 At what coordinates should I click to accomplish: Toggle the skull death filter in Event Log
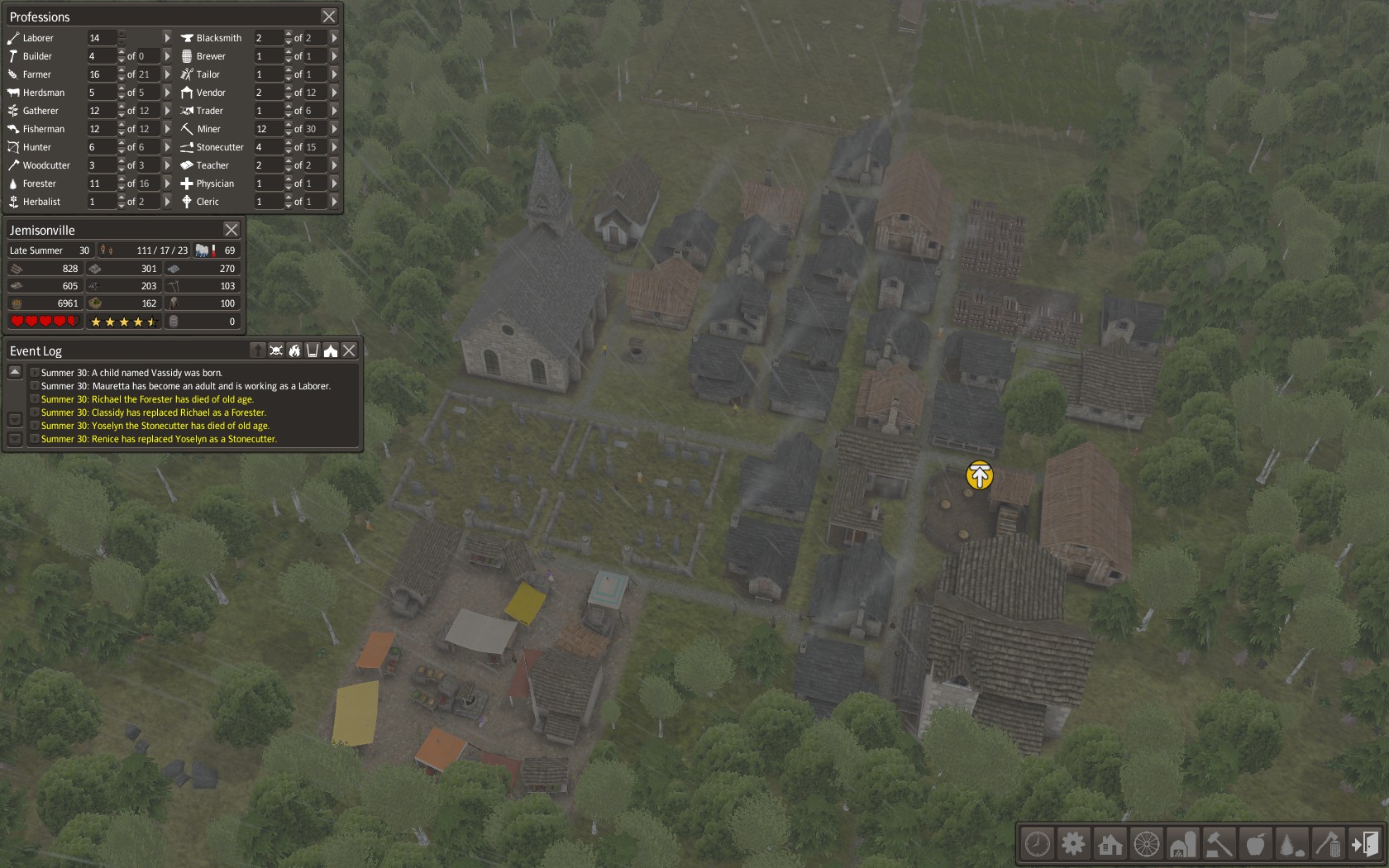(276, 351)
